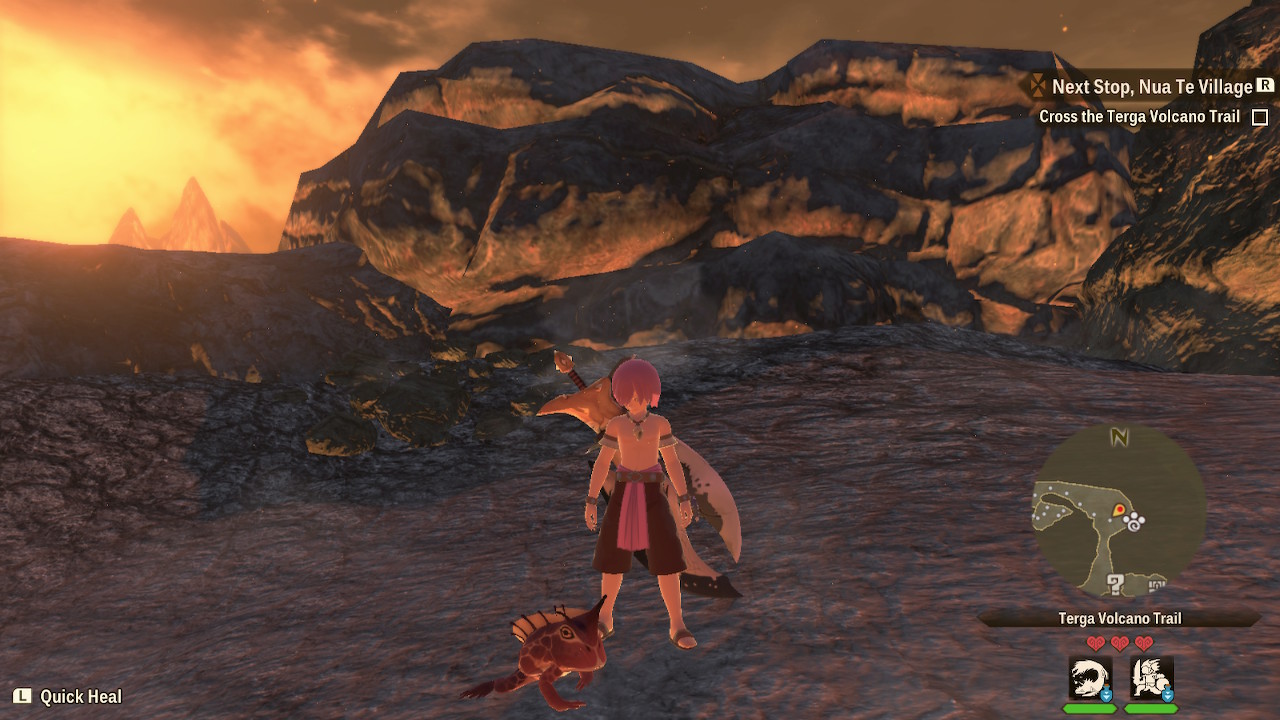Select the rider with sword portrait

pos(1151,678)
